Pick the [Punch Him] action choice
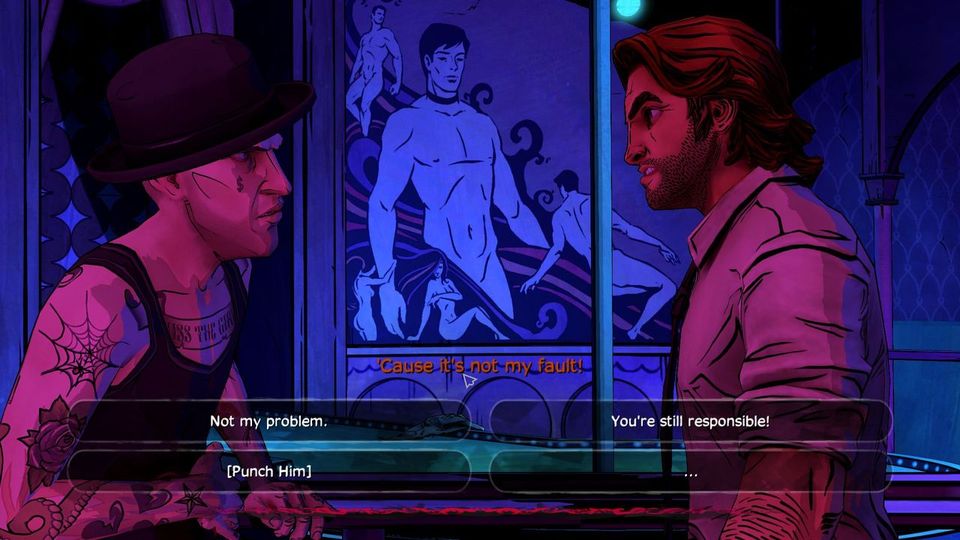The width and height of the screenshot is (960, 540). click(x=268, y=471)
